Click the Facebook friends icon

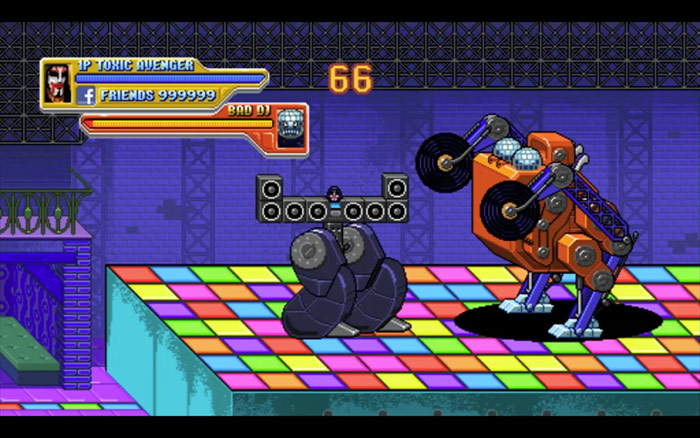click(x=85, y=96)
